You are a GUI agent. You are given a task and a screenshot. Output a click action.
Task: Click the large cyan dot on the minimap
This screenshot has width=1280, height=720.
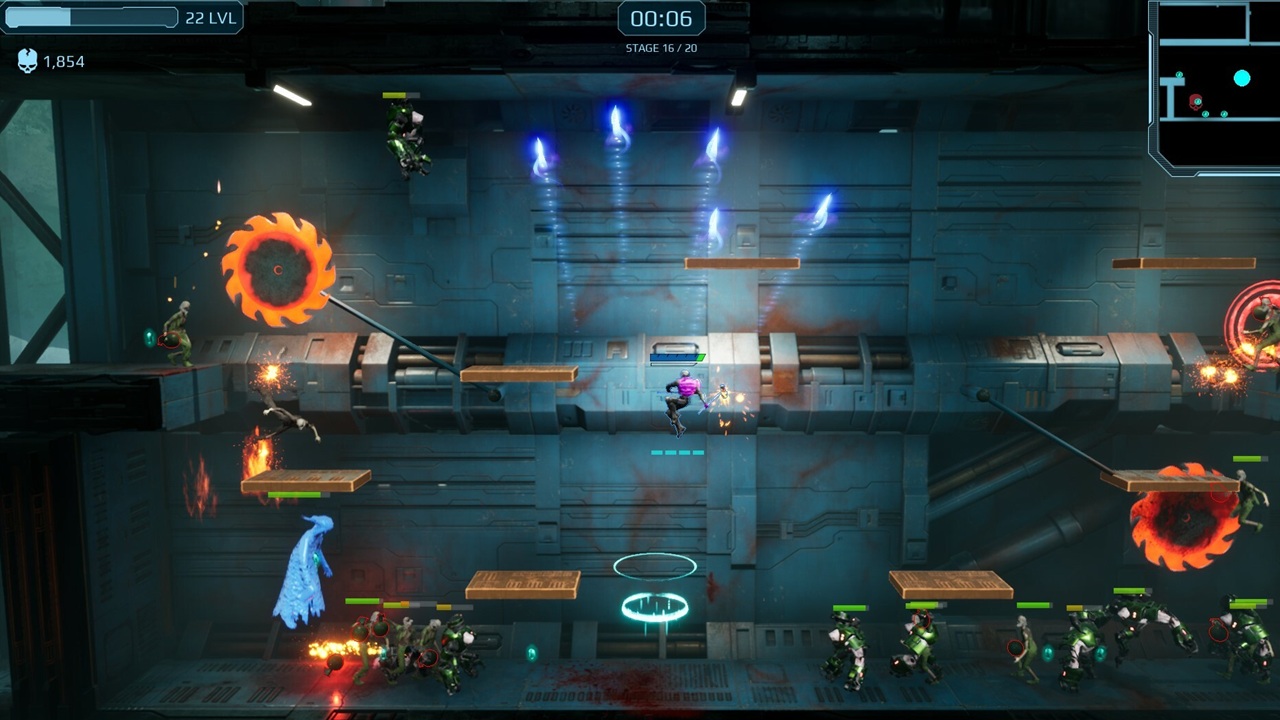pyautogui.click(x=1242, y=78)
